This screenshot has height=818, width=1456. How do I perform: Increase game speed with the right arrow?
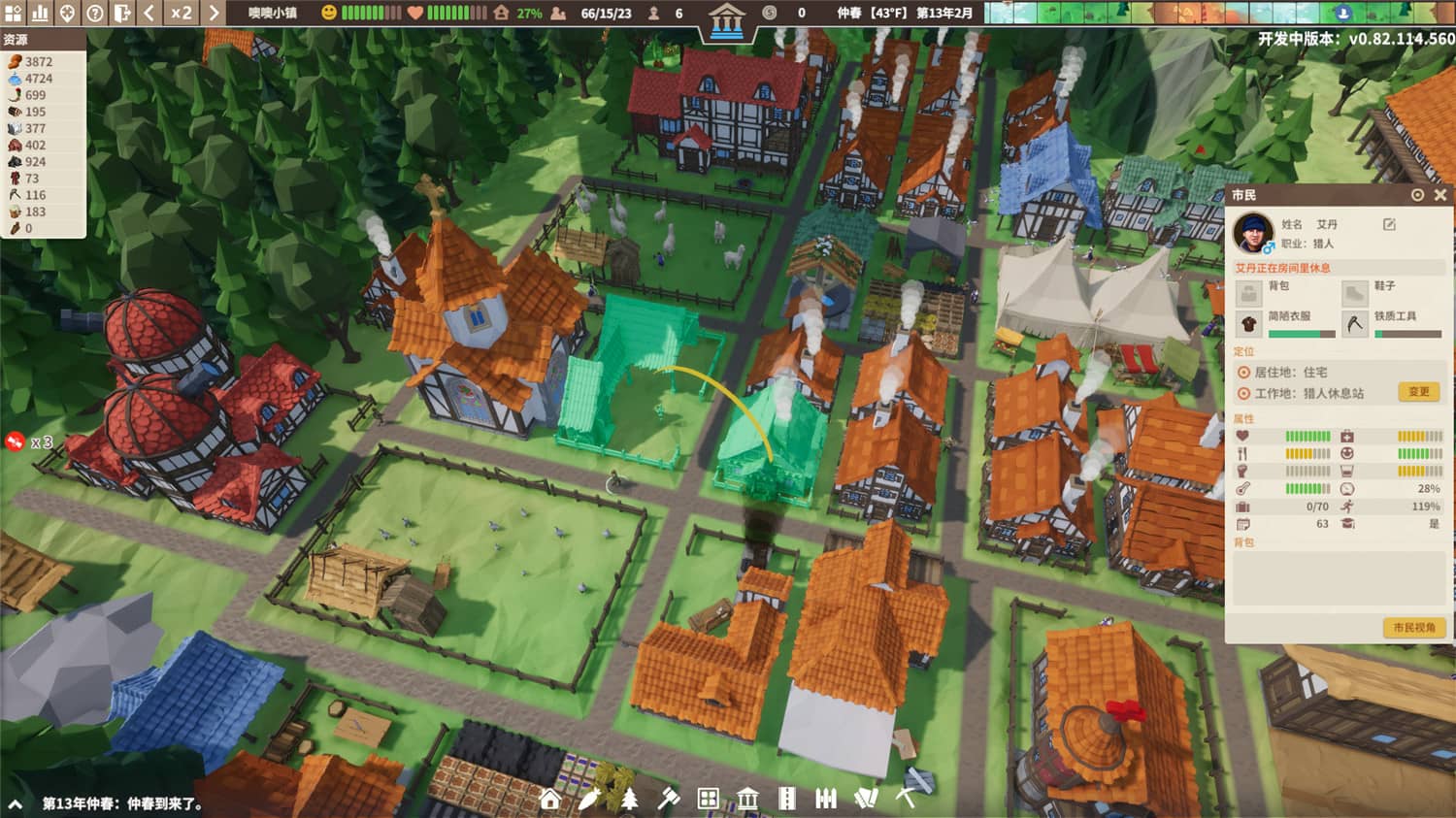(215, 14)
